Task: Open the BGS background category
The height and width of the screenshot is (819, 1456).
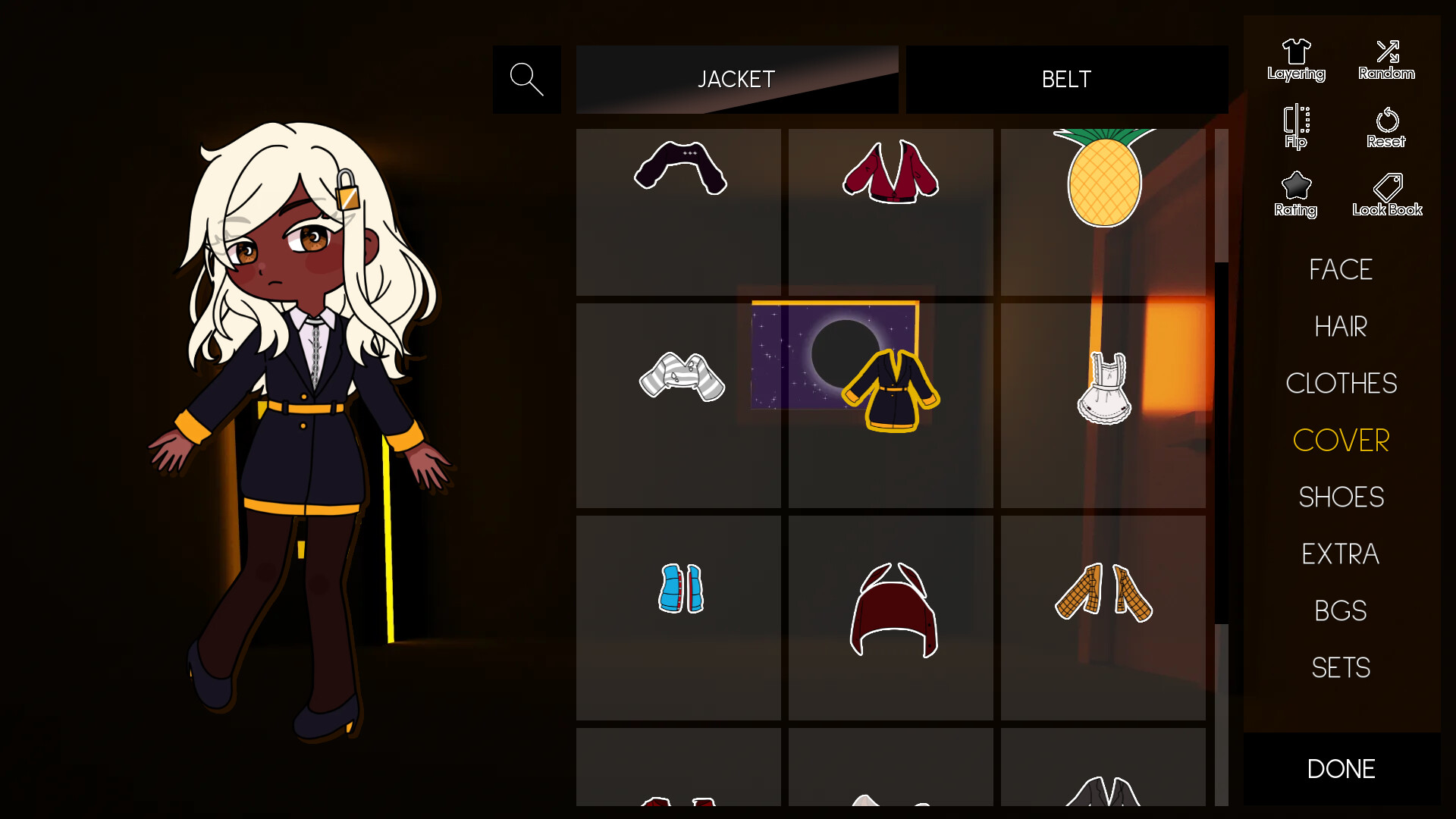Action: tap(1341, 610)
